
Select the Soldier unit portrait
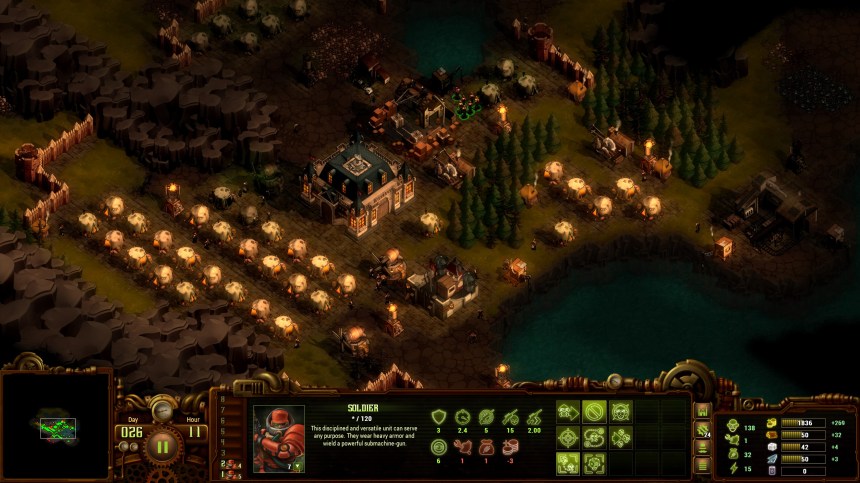tap(279, 438)
